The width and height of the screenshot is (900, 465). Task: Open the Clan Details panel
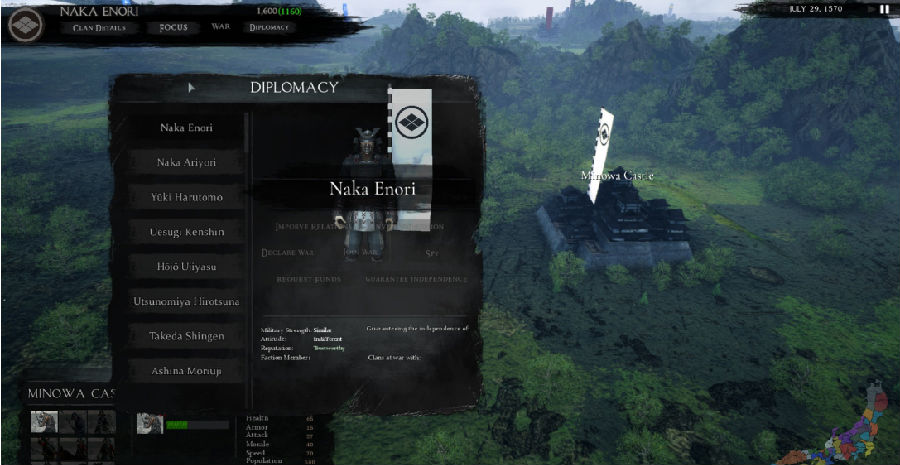point(97,27)
